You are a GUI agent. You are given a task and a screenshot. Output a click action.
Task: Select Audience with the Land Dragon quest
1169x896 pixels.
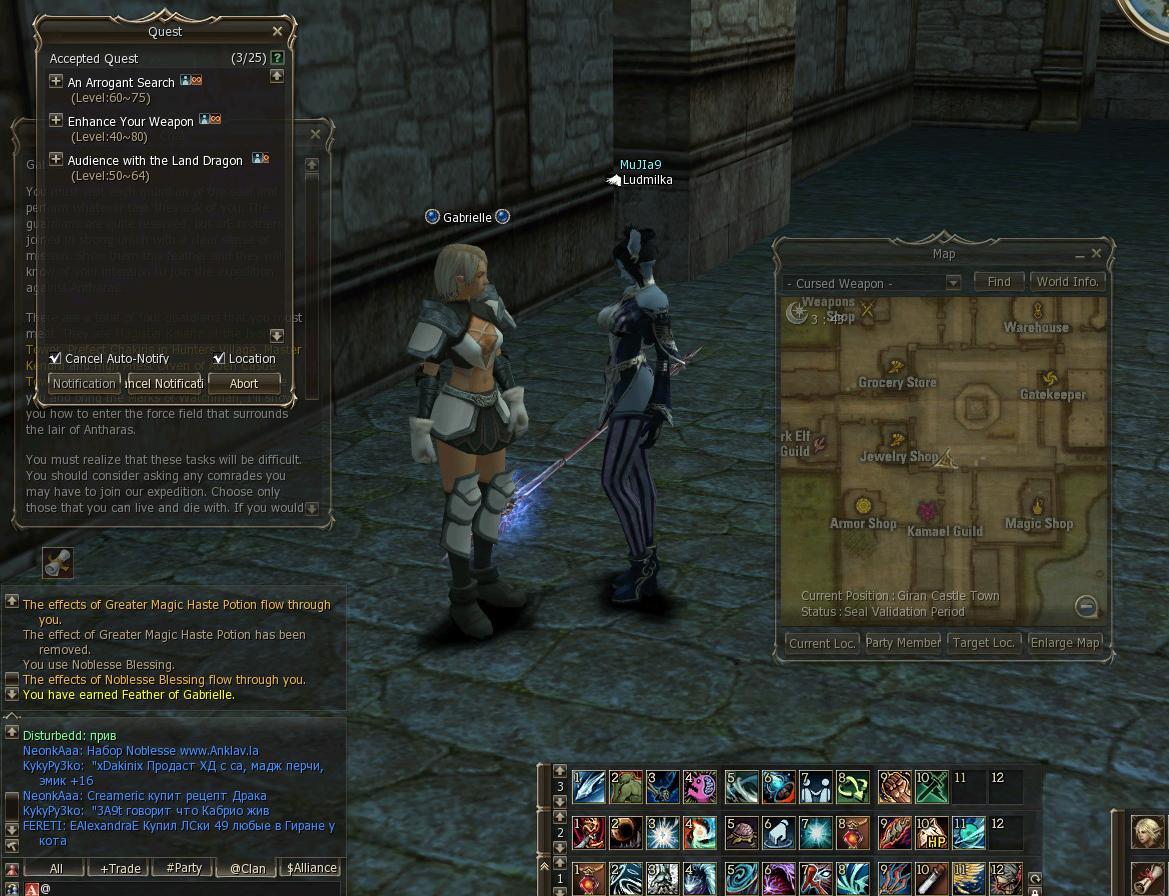[x=155, y=160]
